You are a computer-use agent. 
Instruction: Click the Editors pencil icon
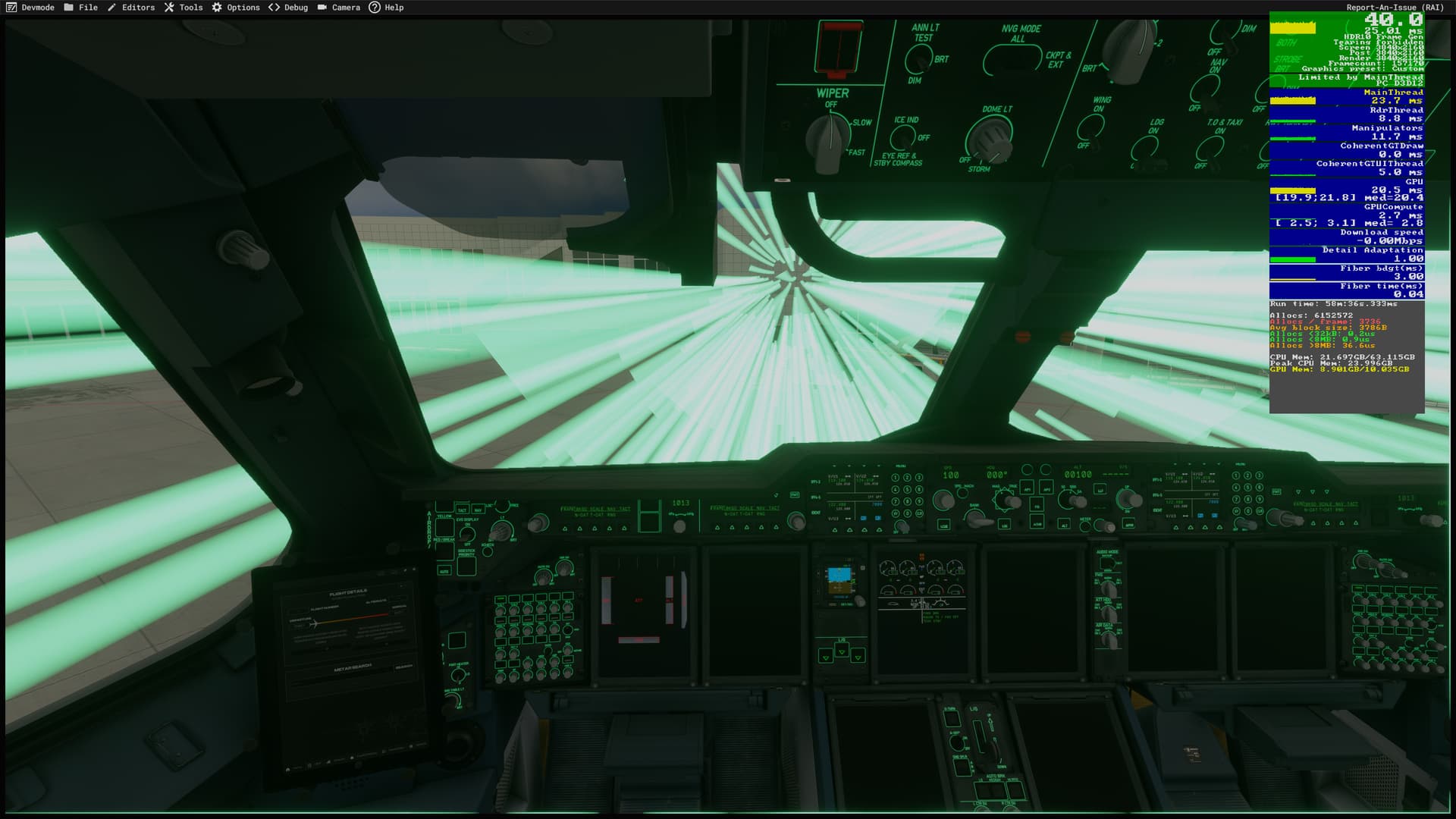coord(111,7)
